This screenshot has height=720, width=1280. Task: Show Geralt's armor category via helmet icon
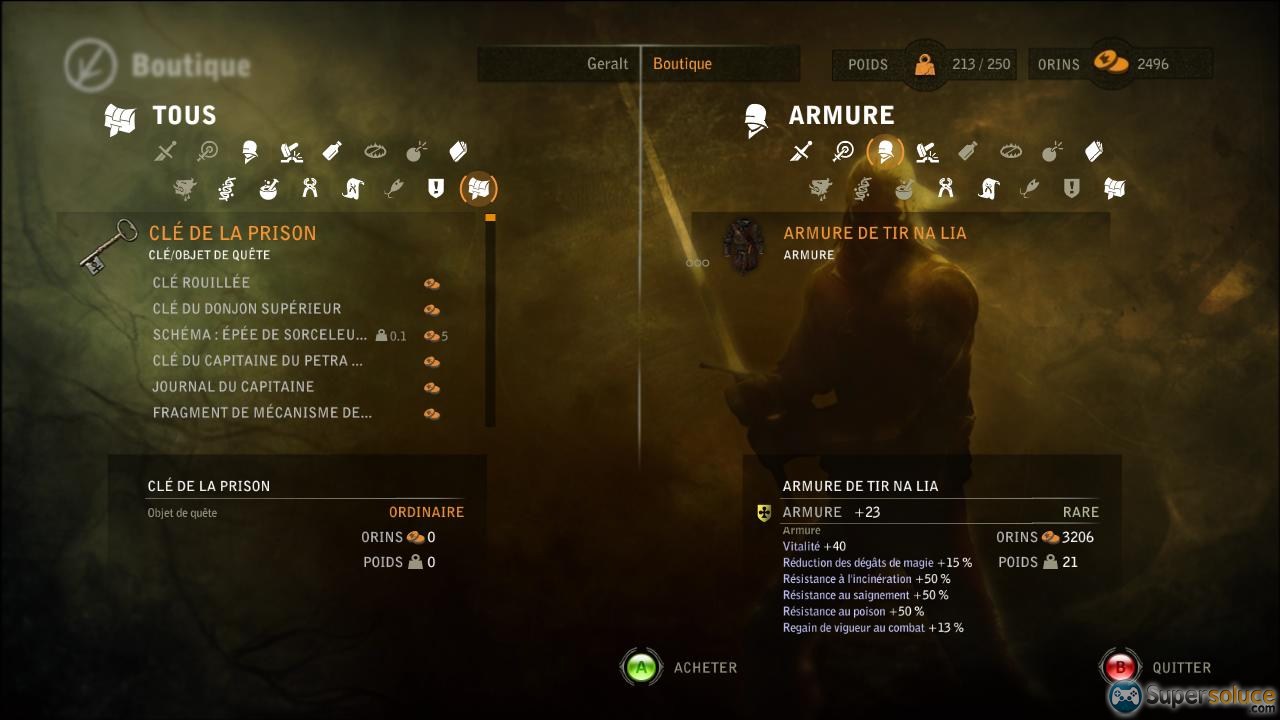click(x=249, y=152)
